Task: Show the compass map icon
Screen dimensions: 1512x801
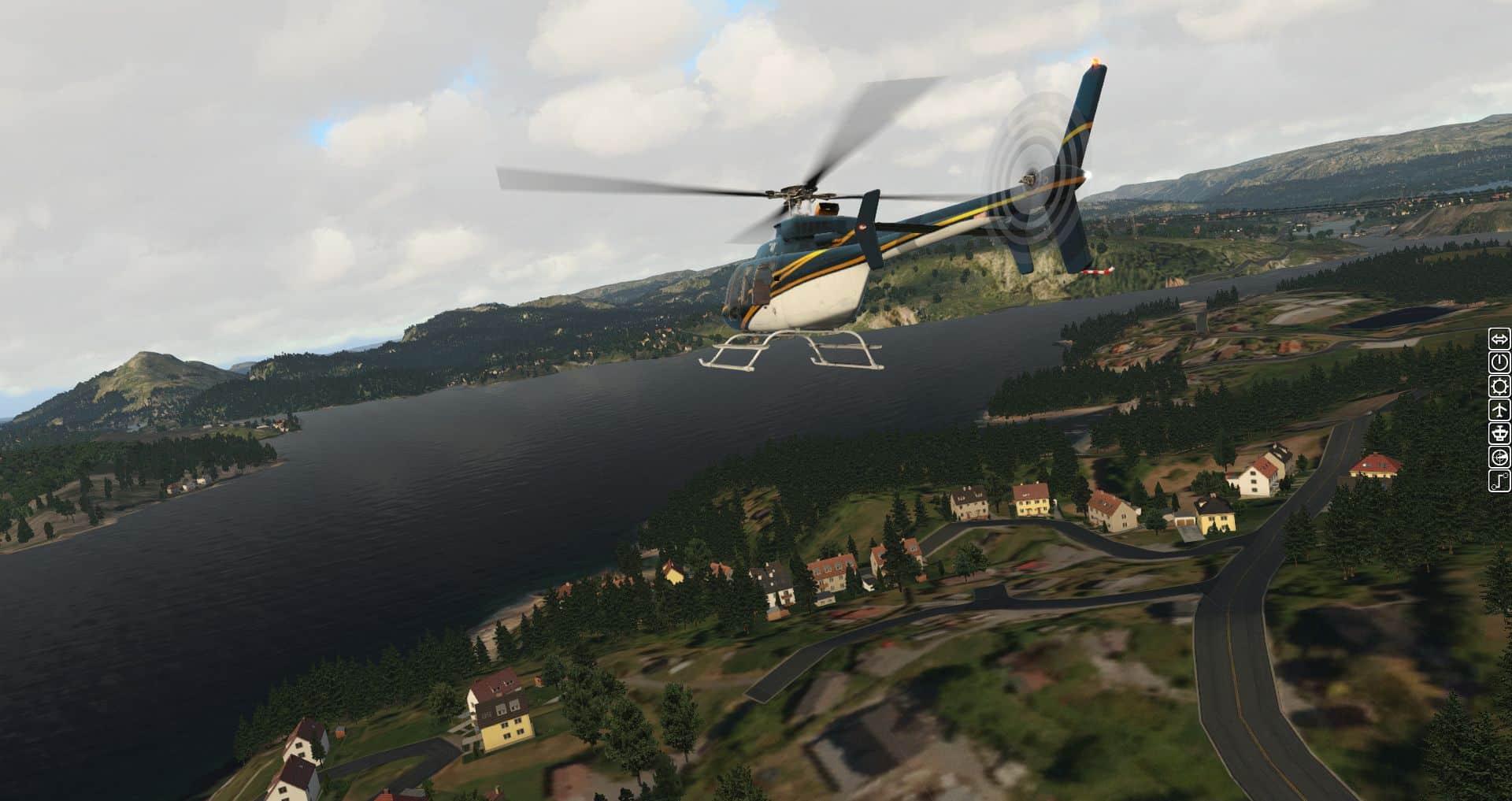Action: click(1499, 458)
